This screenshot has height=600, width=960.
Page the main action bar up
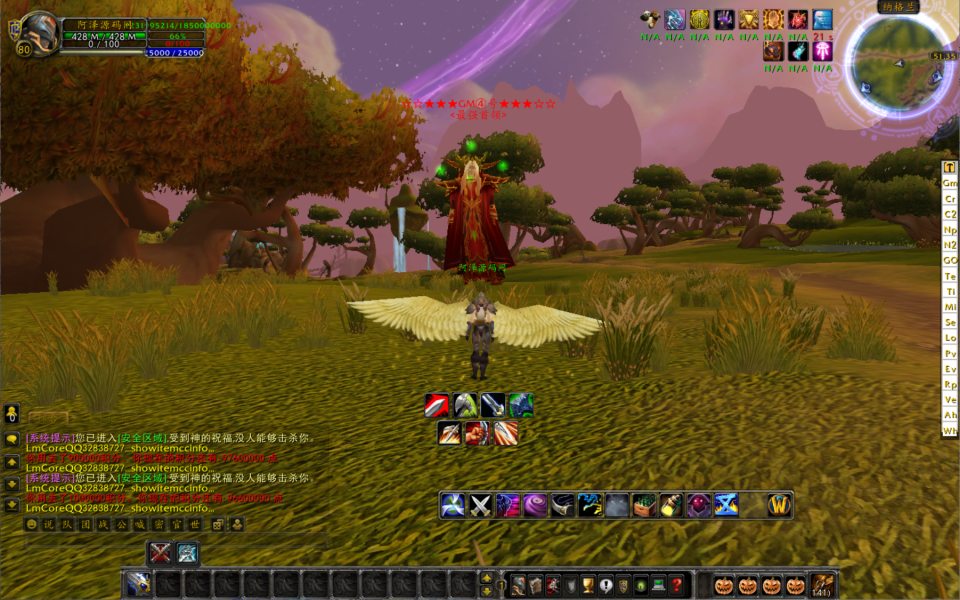pos(487,577)
